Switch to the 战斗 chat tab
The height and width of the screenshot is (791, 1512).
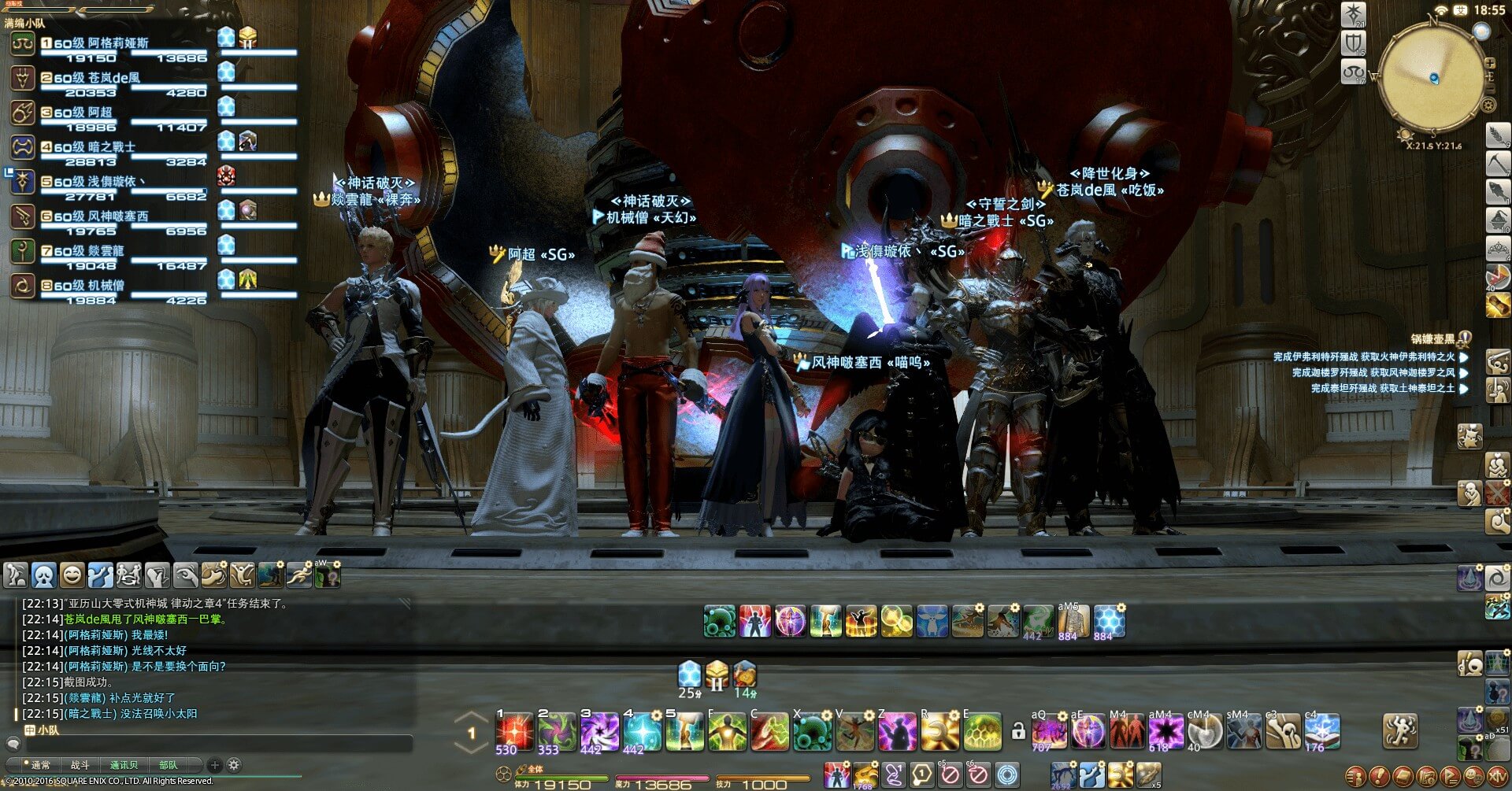click(x=80, y=765)
